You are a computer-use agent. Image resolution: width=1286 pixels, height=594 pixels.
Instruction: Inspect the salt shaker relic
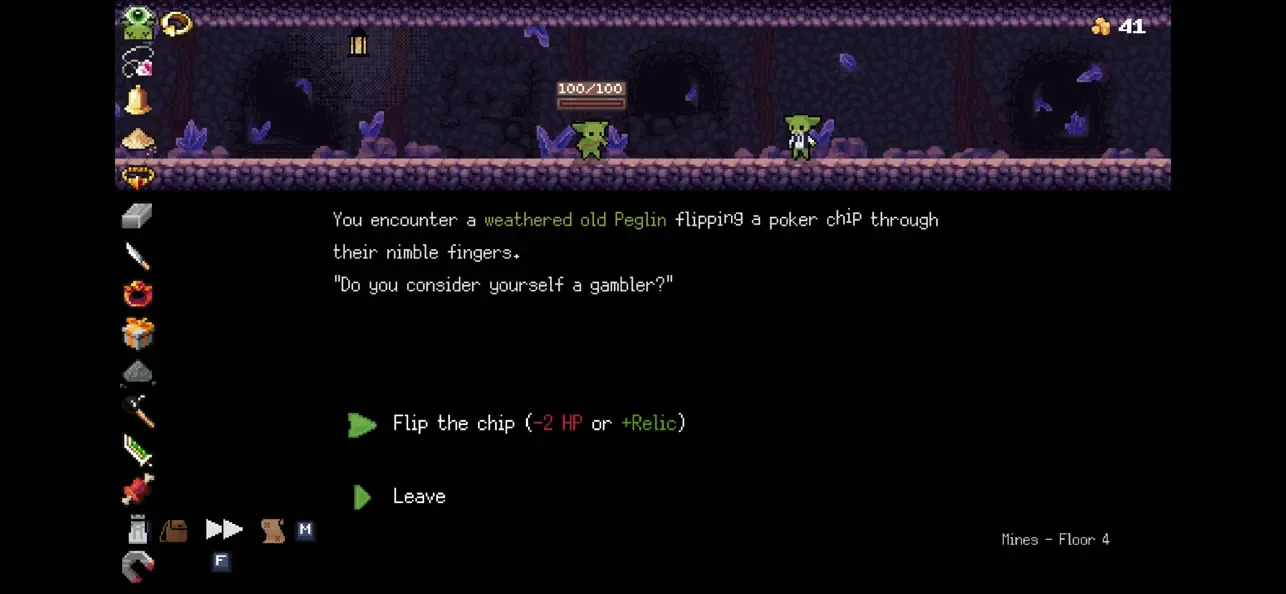(x=138, y=529)
